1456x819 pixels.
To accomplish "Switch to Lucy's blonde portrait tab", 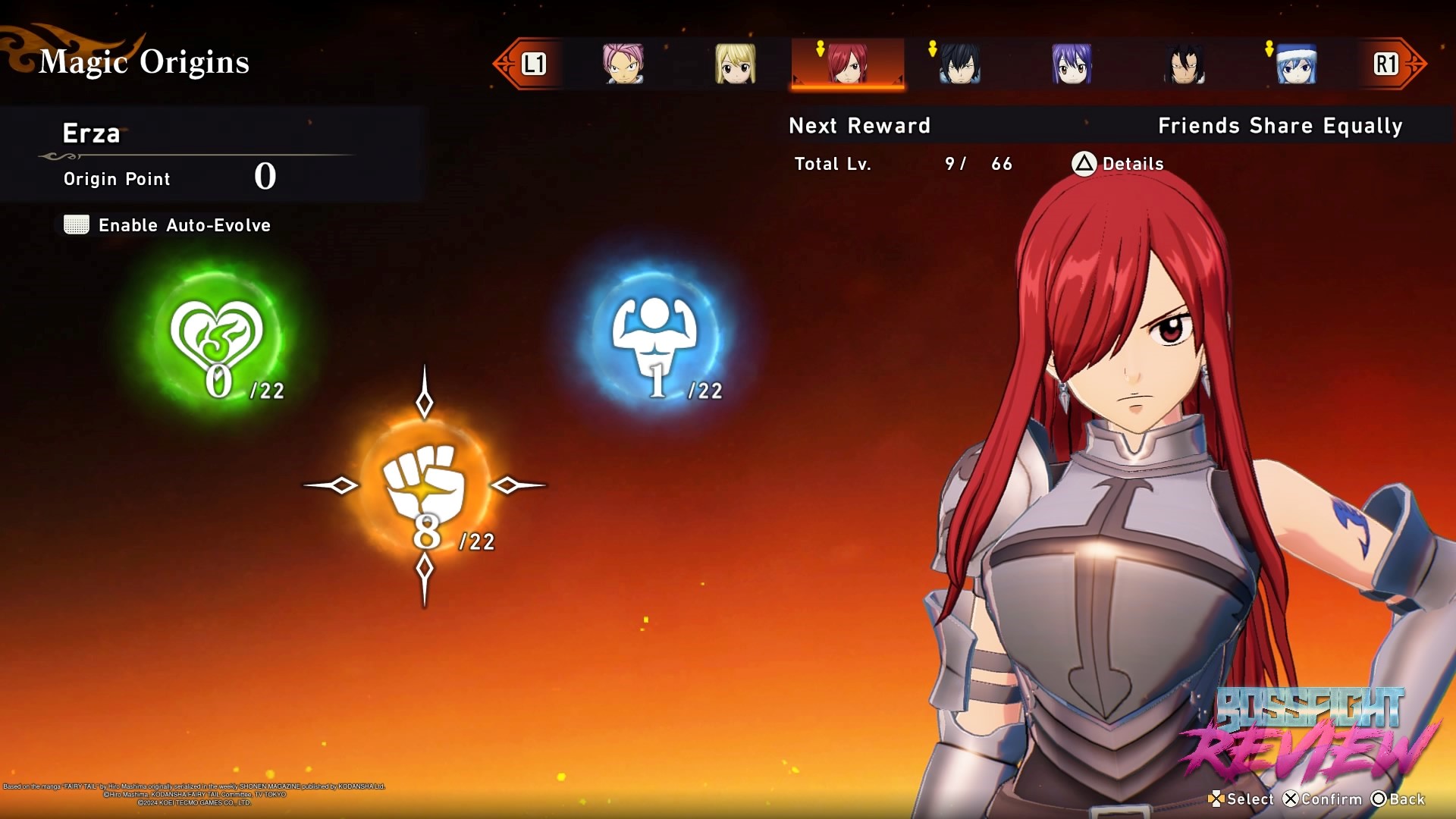I will tap(735, 64).
